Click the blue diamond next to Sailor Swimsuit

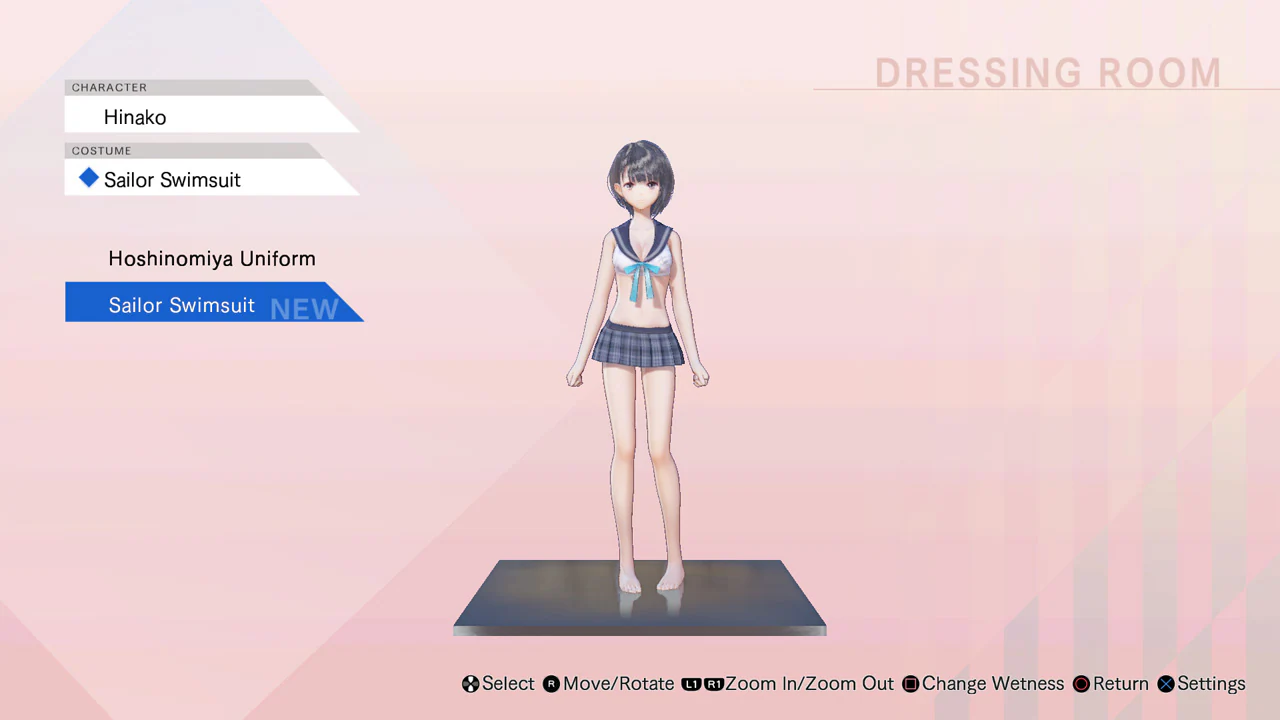pyautogui.click(x=88, y=179)
